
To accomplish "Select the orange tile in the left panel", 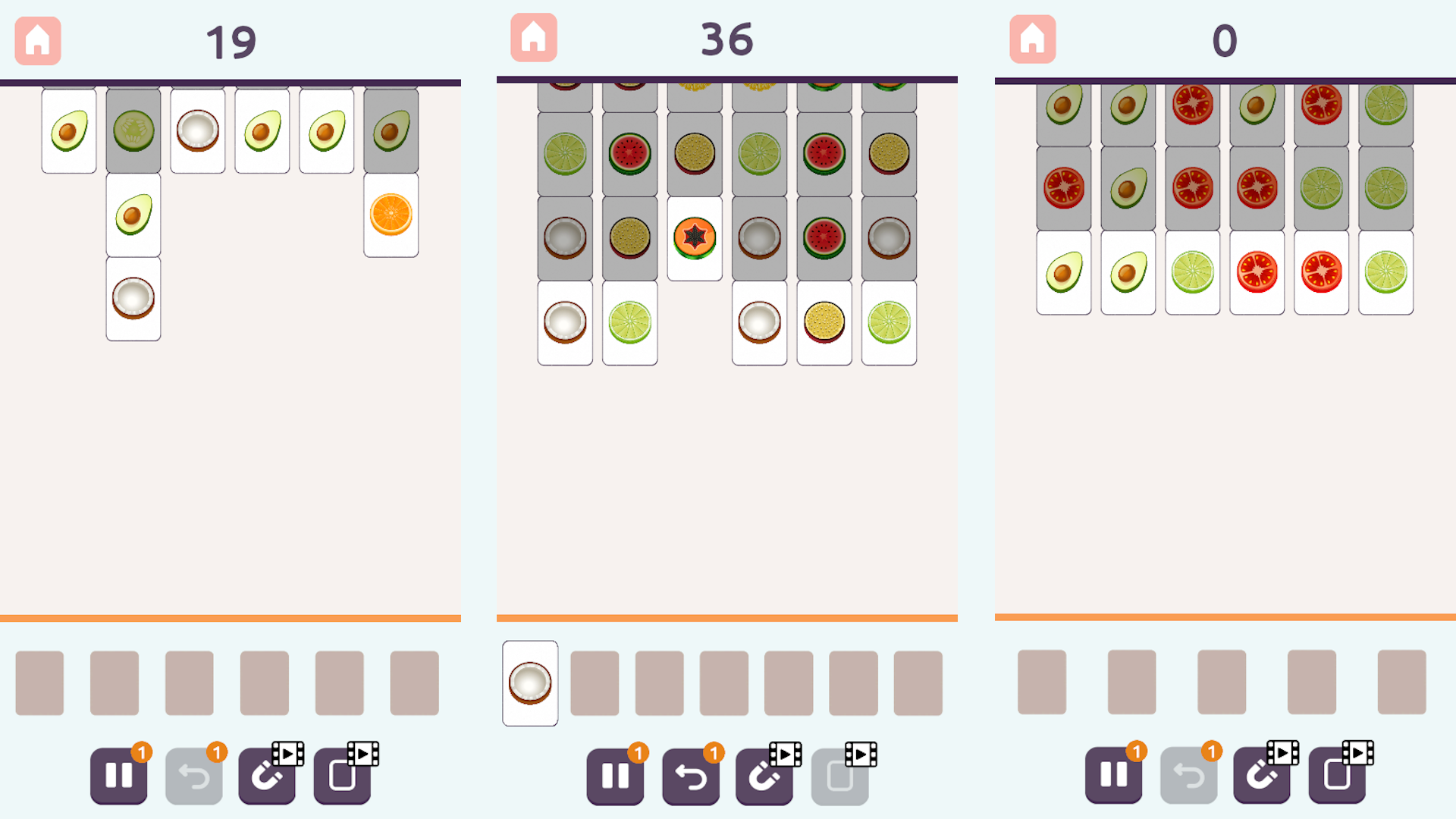I will tap(390, 215).
